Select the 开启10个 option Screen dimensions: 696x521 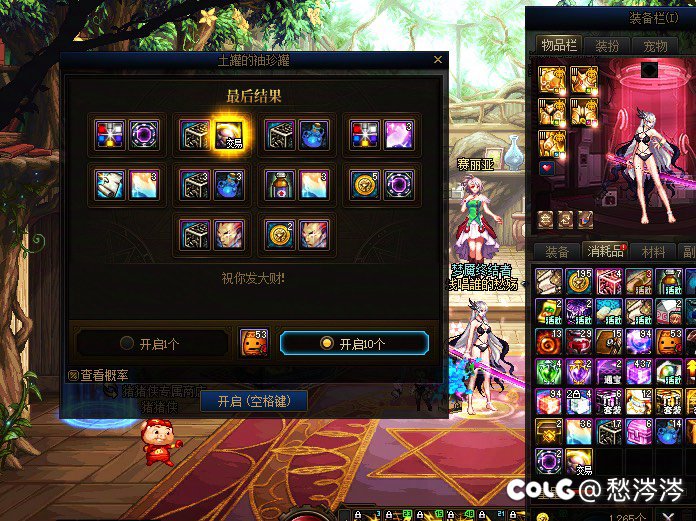pyautogui.click(x=354, y=343)
